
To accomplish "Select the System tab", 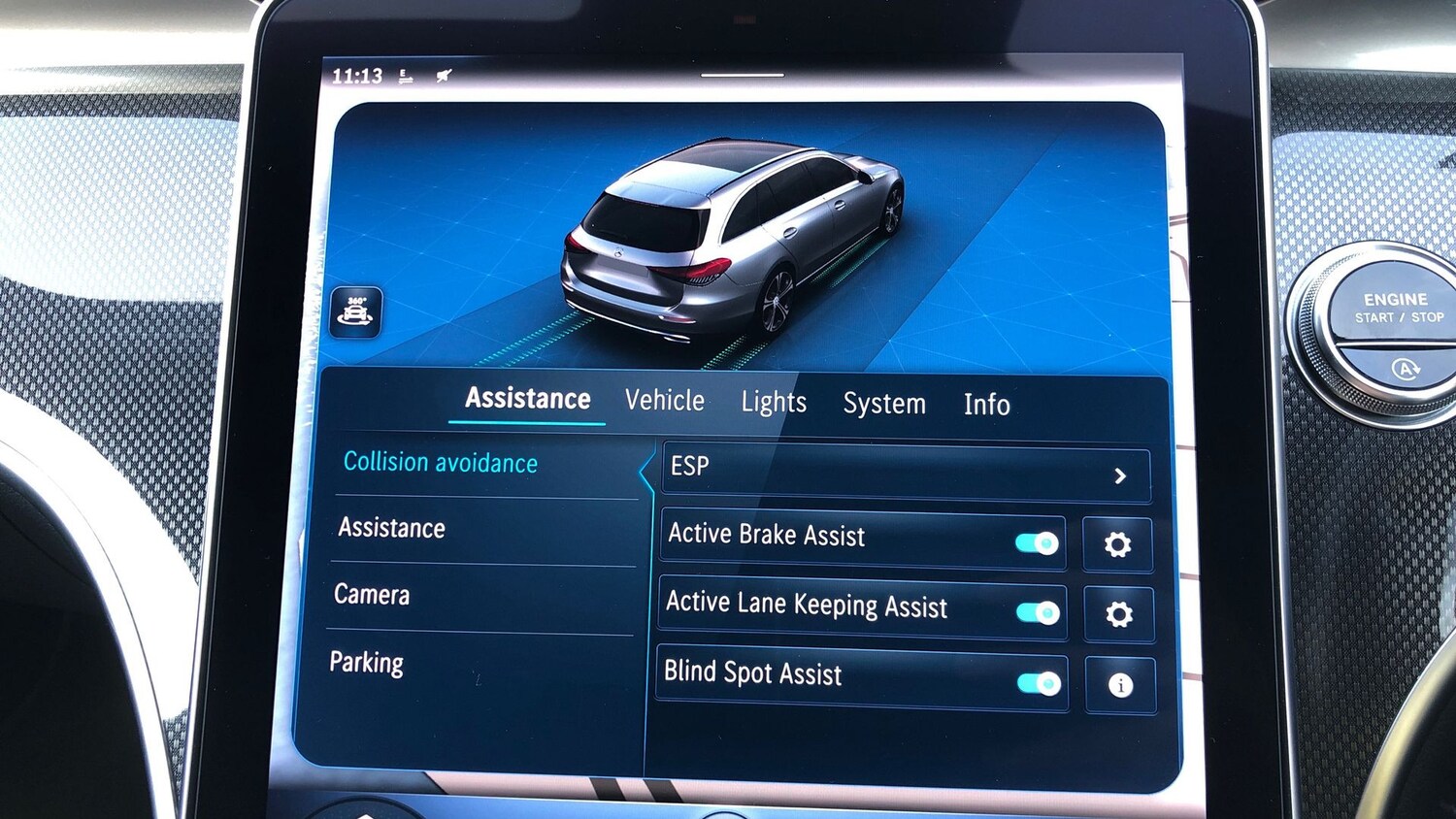I will [x=884, y=403].
